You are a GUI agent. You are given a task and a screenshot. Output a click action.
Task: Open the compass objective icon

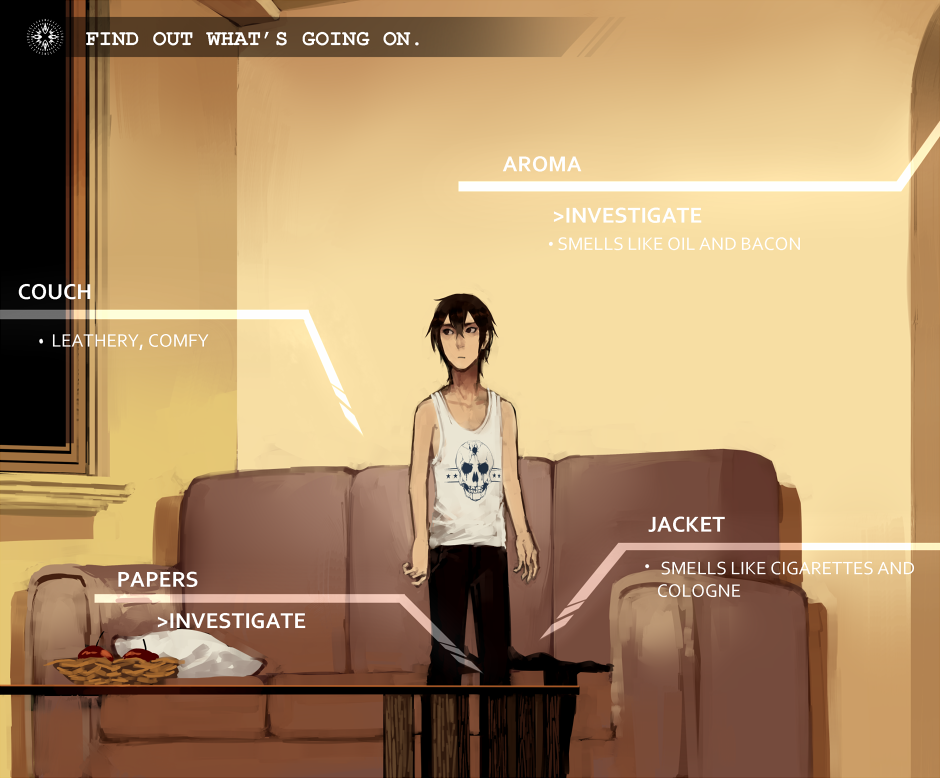[x=44, y=38]
